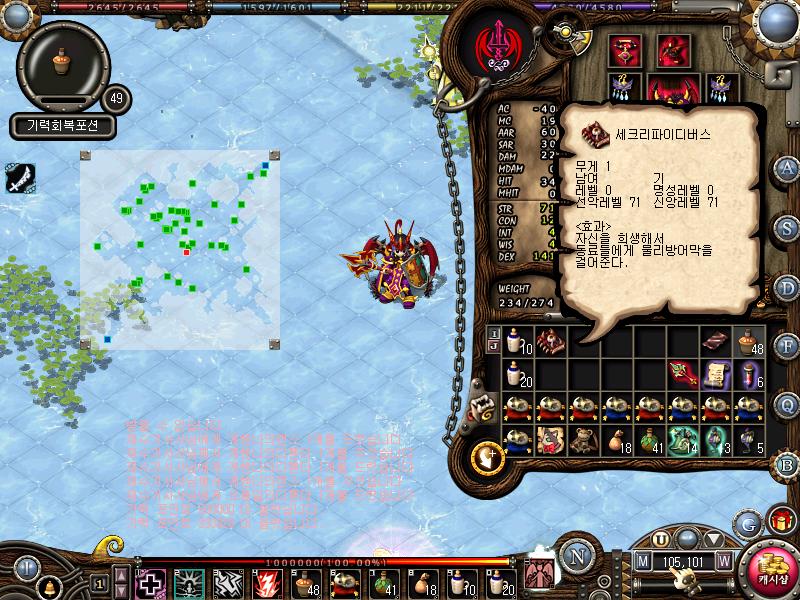Click the W button beside coordinates
The height and width of the screenshot is (600, 800).
pos(723,560)
